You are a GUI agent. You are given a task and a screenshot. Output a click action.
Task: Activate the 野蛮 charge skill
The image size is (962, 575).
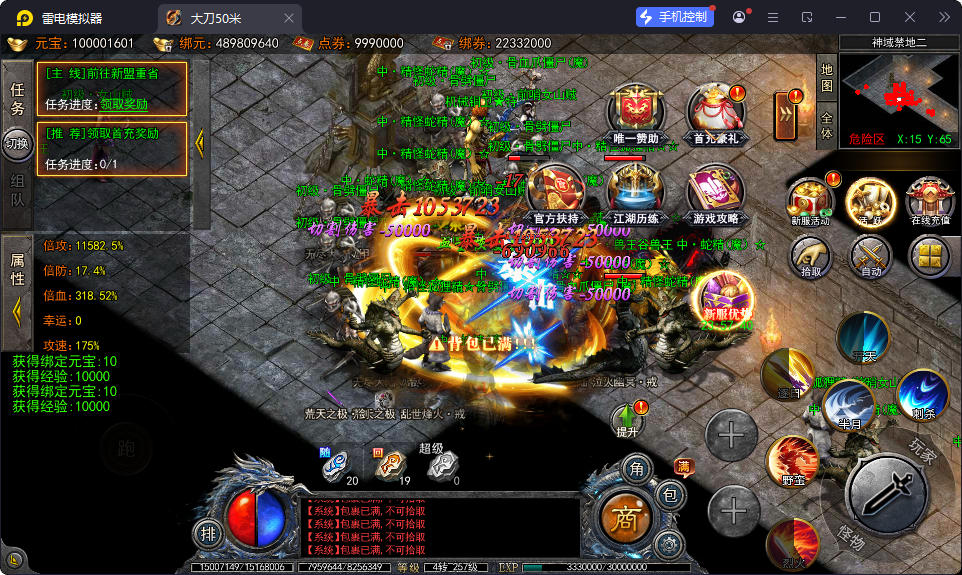(792, 463)
